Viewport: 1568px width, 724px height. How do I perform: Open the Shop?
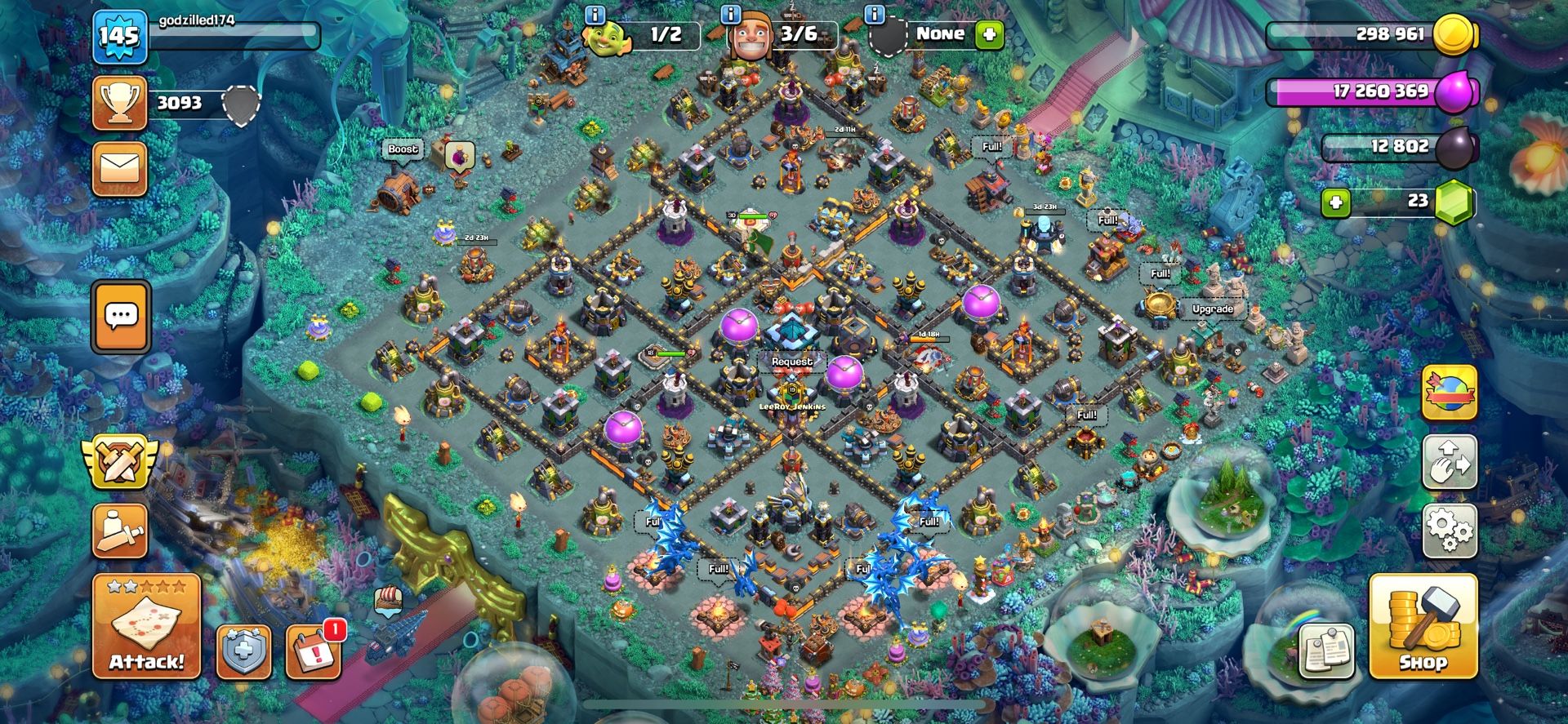(1423, 627)
